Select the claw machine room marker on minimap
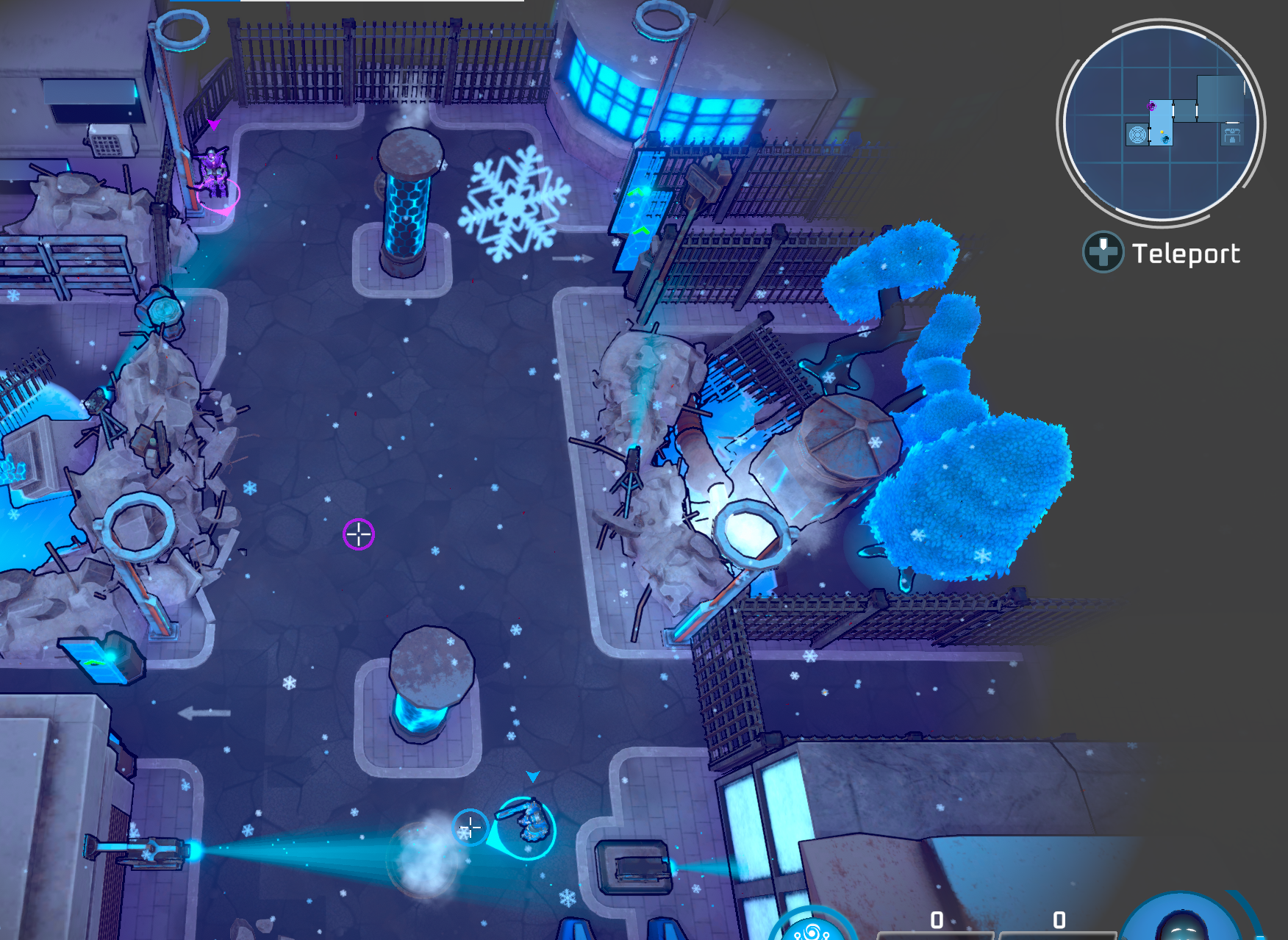Viewport: 1288px width, 940px height. pos(1231,135)
